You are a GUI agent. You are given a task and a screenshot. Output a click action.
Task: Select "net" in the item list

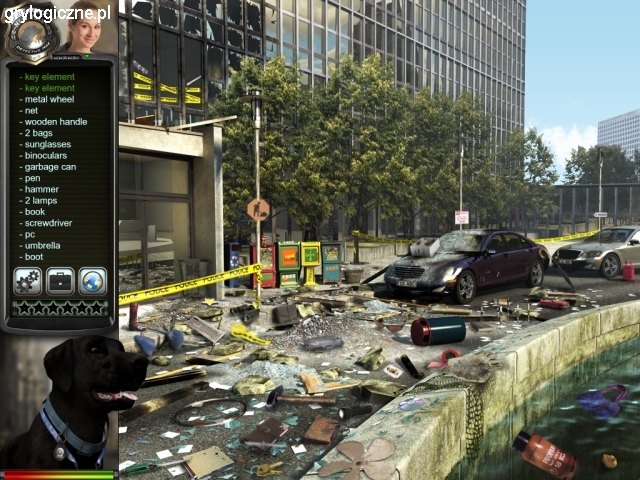pyautogui.click(x=32, y=110)
